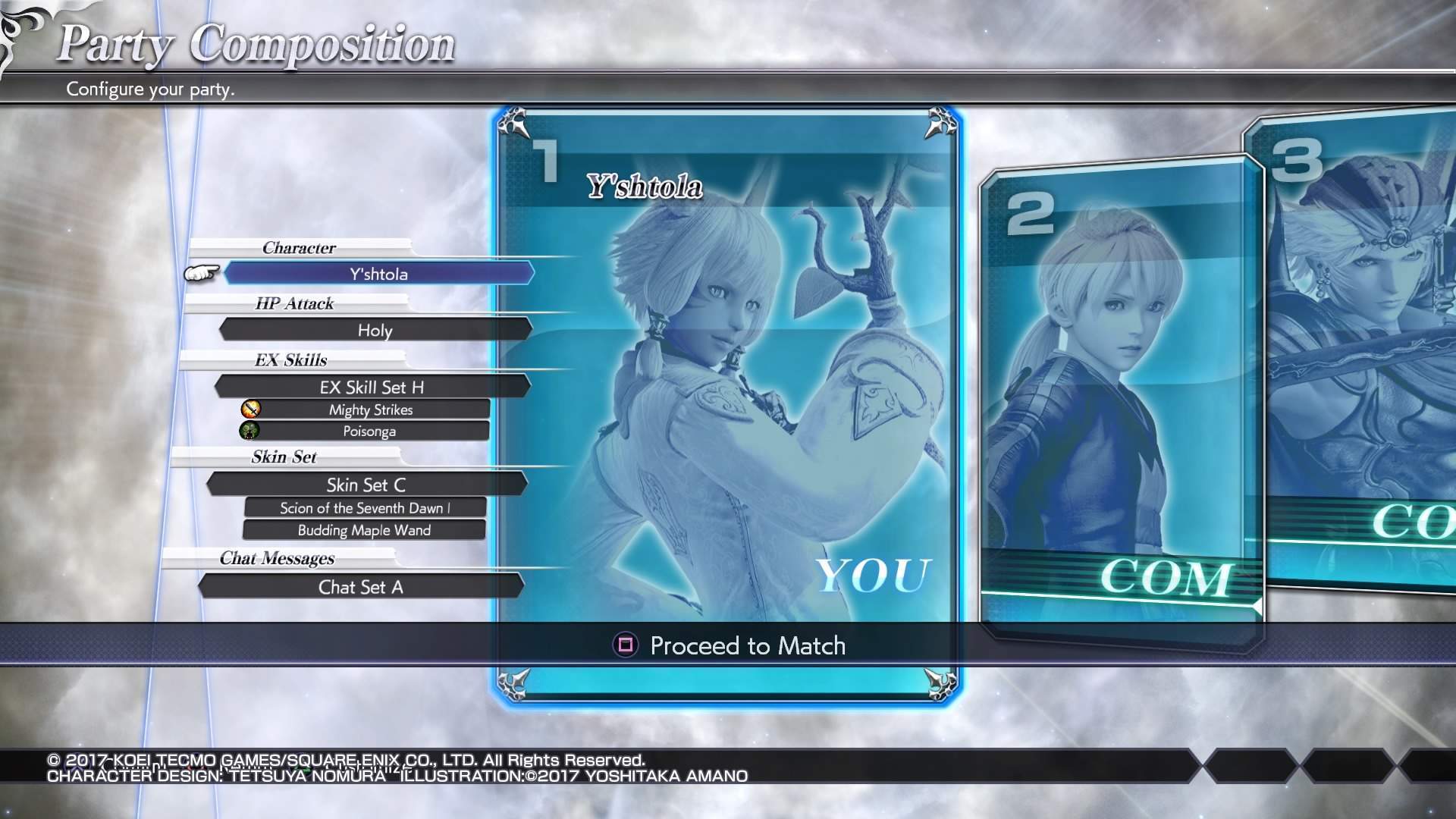Open the Skin Set C option
1456x819 pixels.
(x=366, y=485)
